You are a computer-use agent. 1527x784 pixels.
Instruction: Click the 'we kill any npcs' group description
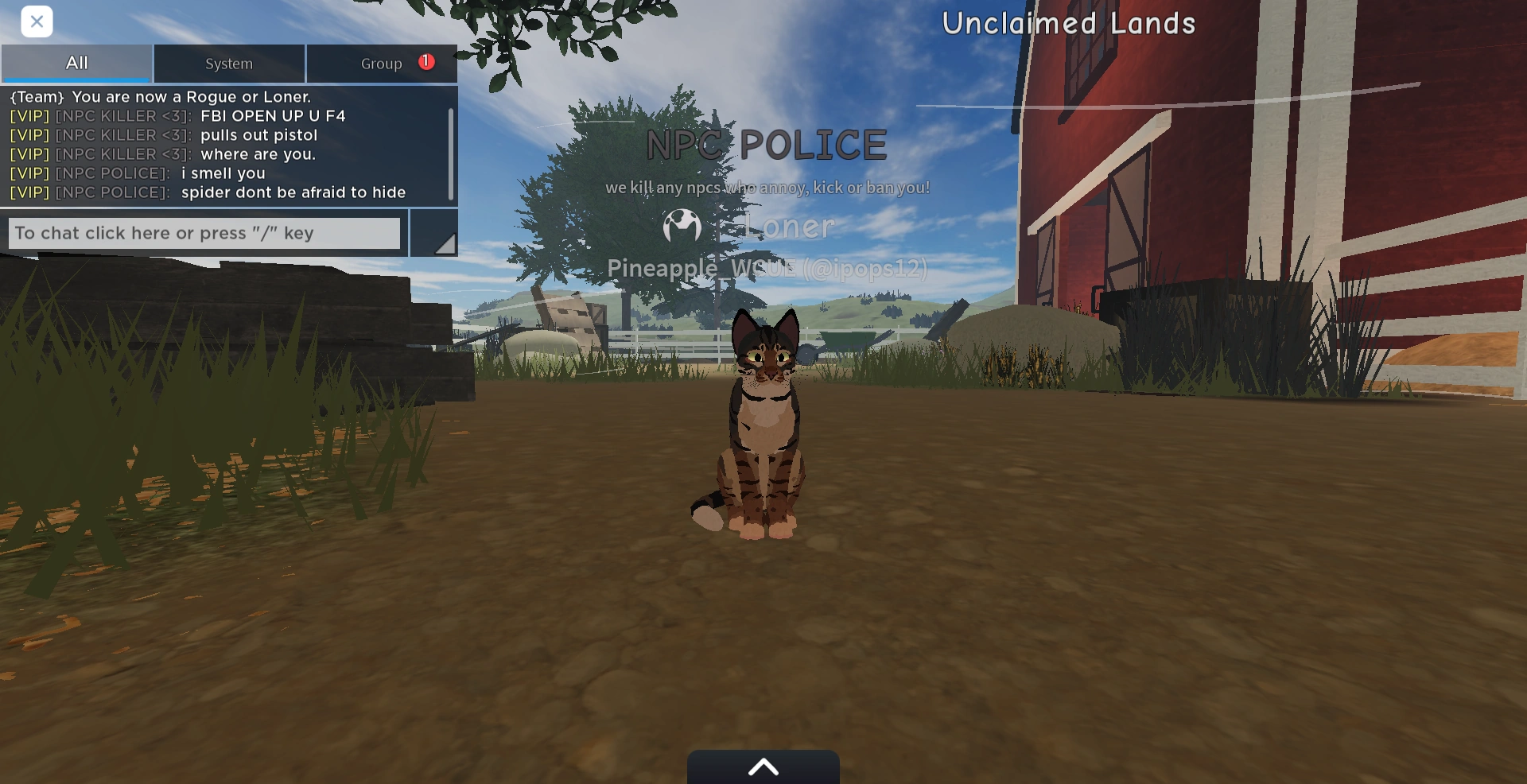(x=767, y=188)
